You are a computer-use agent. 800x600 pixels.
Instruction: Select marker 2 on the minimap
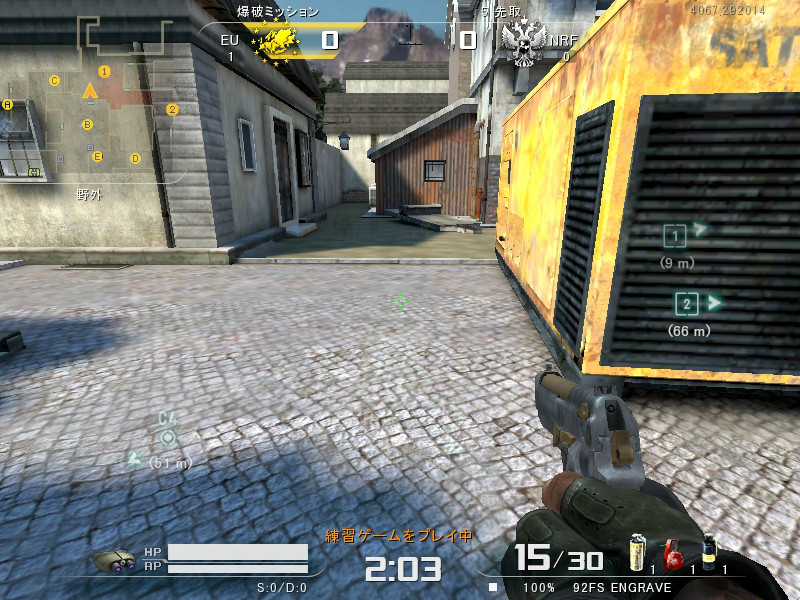coord(172,110)
